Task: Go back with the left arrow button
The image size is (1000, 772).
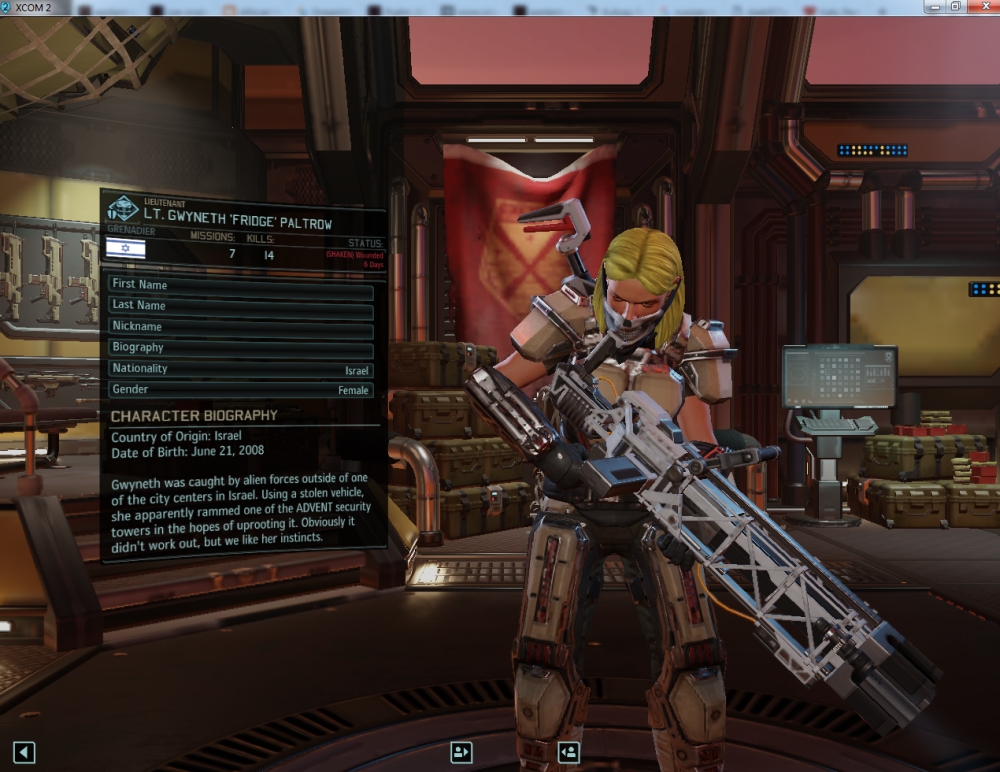Action: [x=24, y=752]
